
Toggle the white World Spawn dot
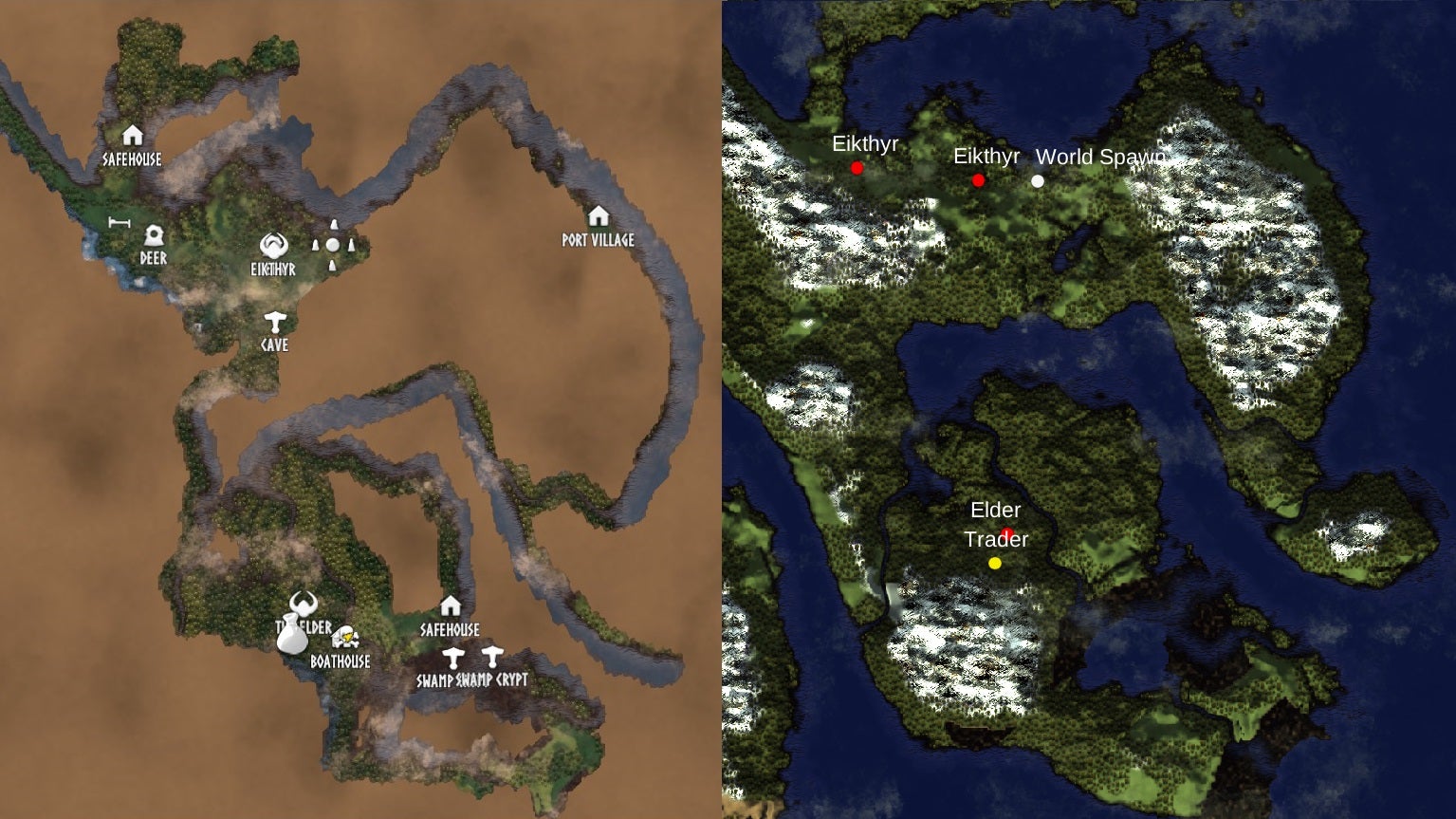tap(1036, 181)
